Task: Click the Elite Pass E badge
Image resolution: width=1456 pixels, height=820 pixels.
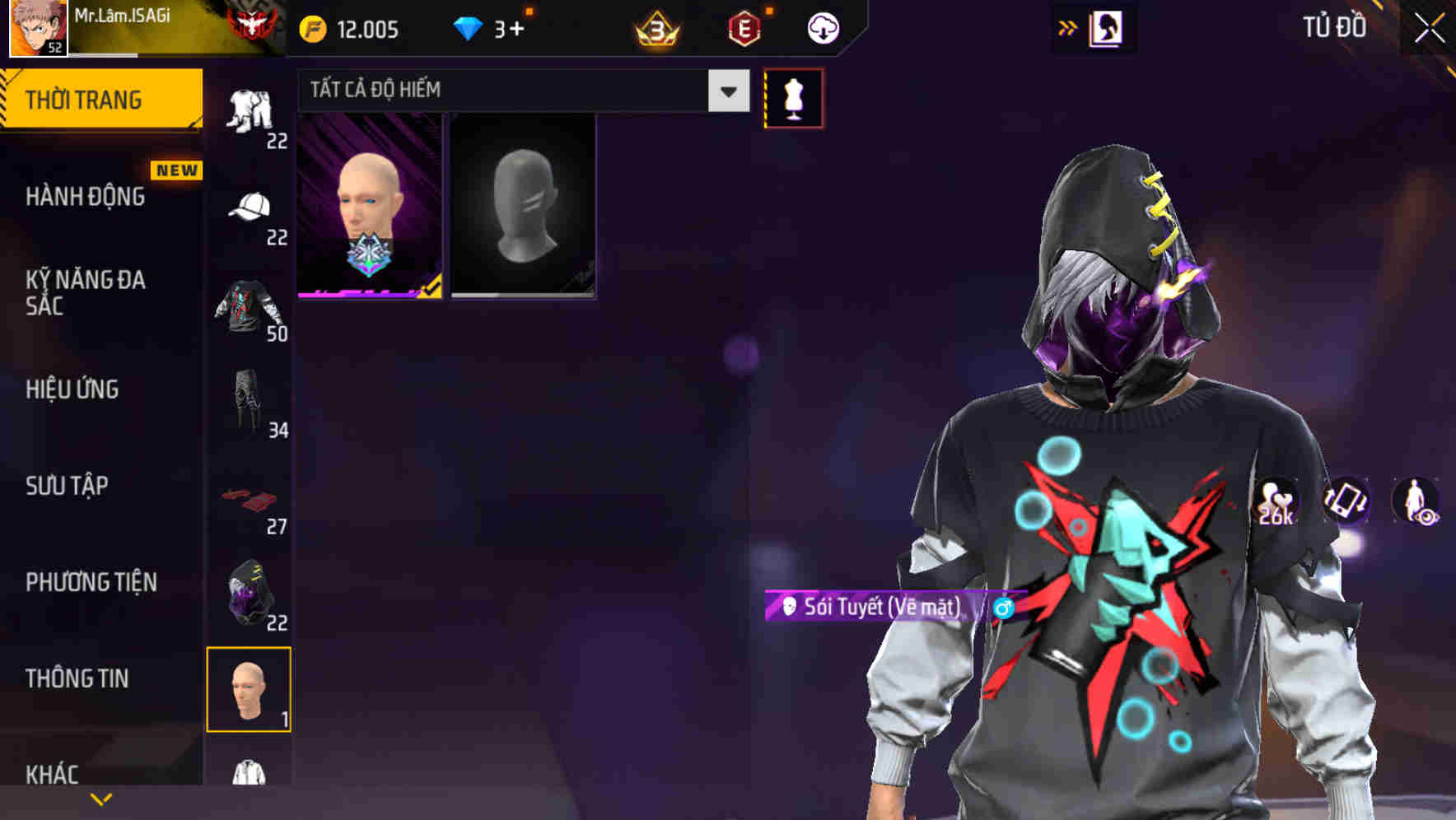Action: pos(742,27)
